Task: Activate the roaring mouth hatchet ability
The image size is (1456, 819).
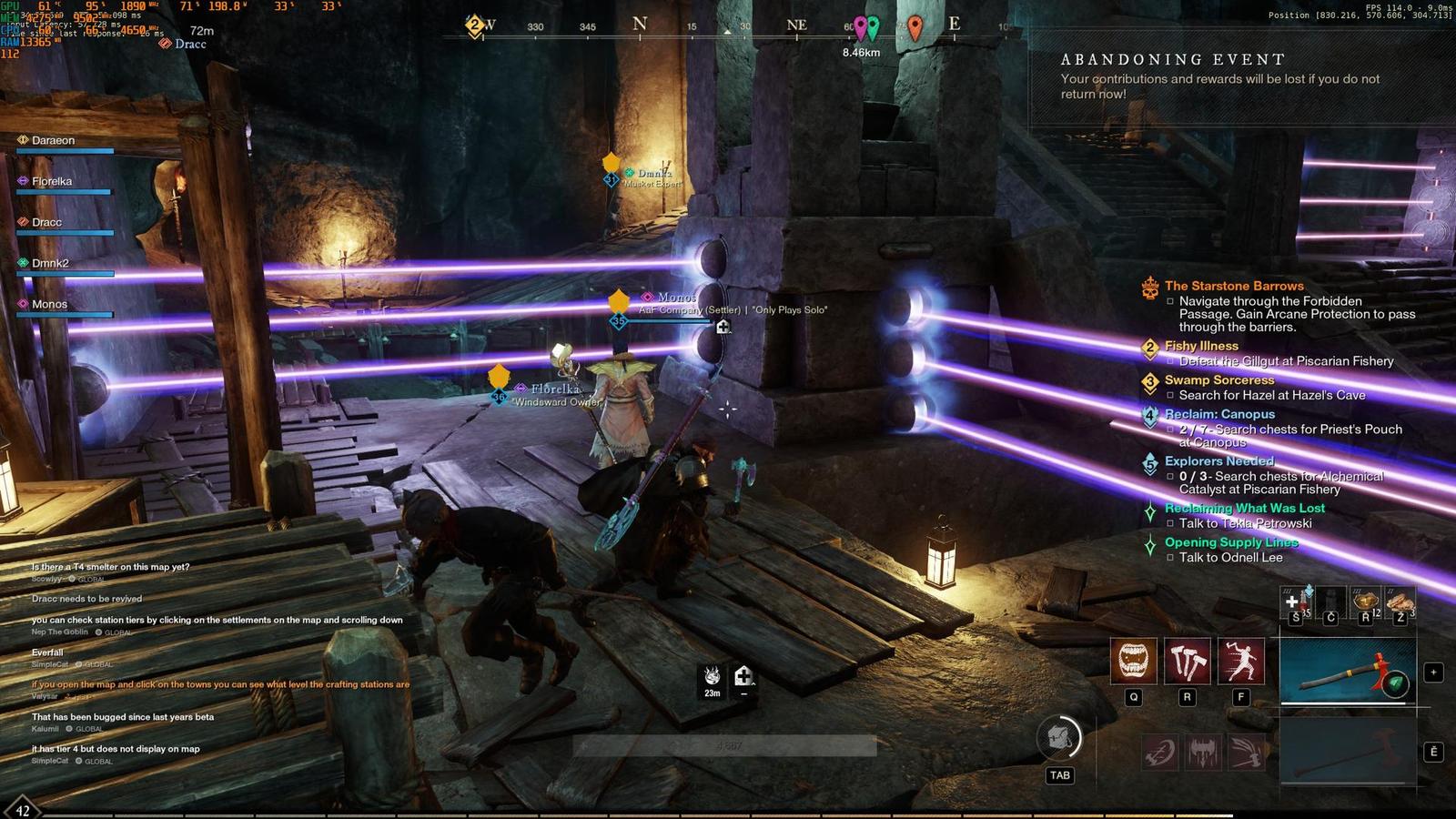Action: coord(1133,660)
